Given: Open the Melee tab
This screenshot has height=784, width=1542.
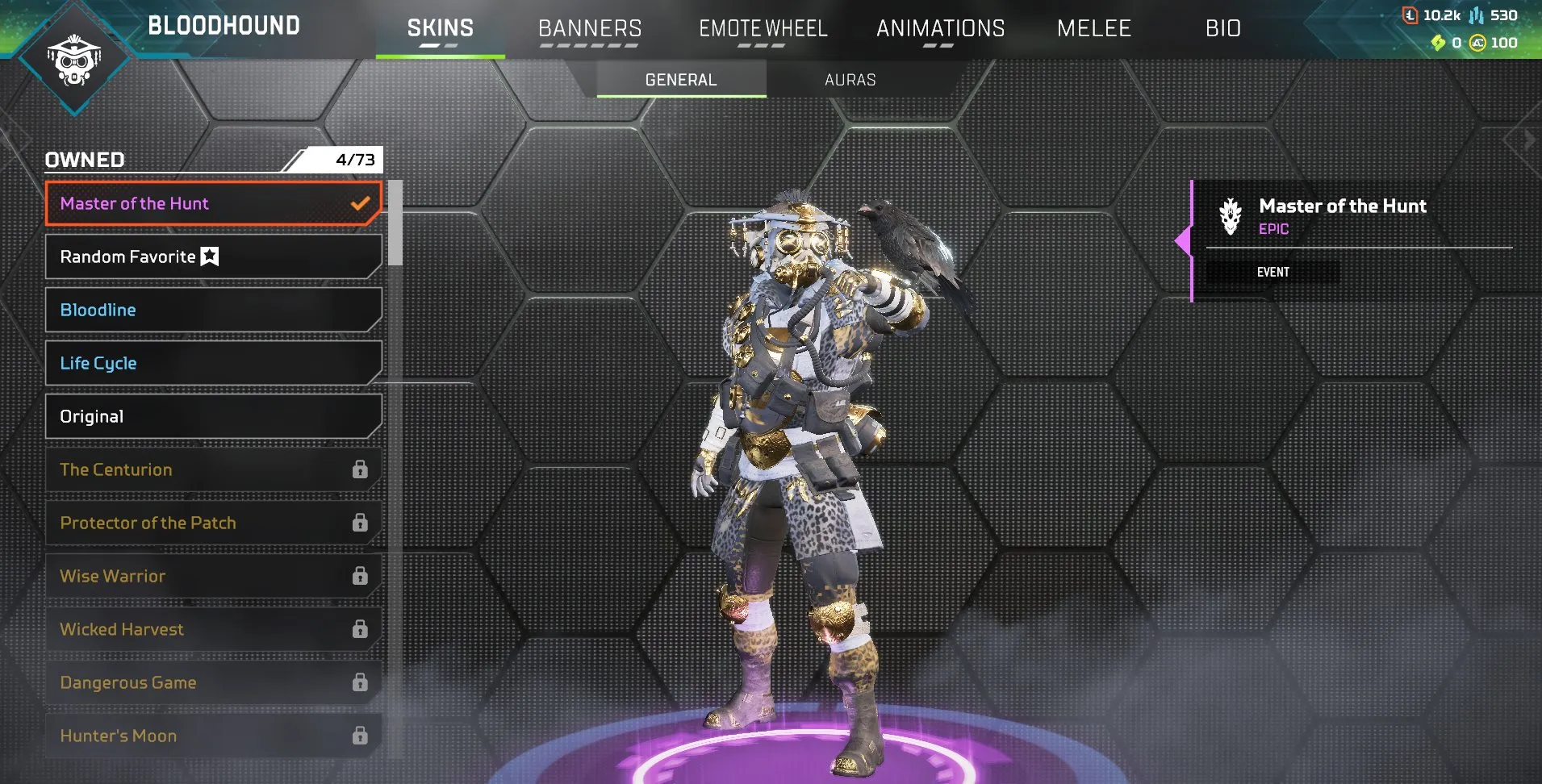Looking at the screenshot, I should pos(1093,28).
